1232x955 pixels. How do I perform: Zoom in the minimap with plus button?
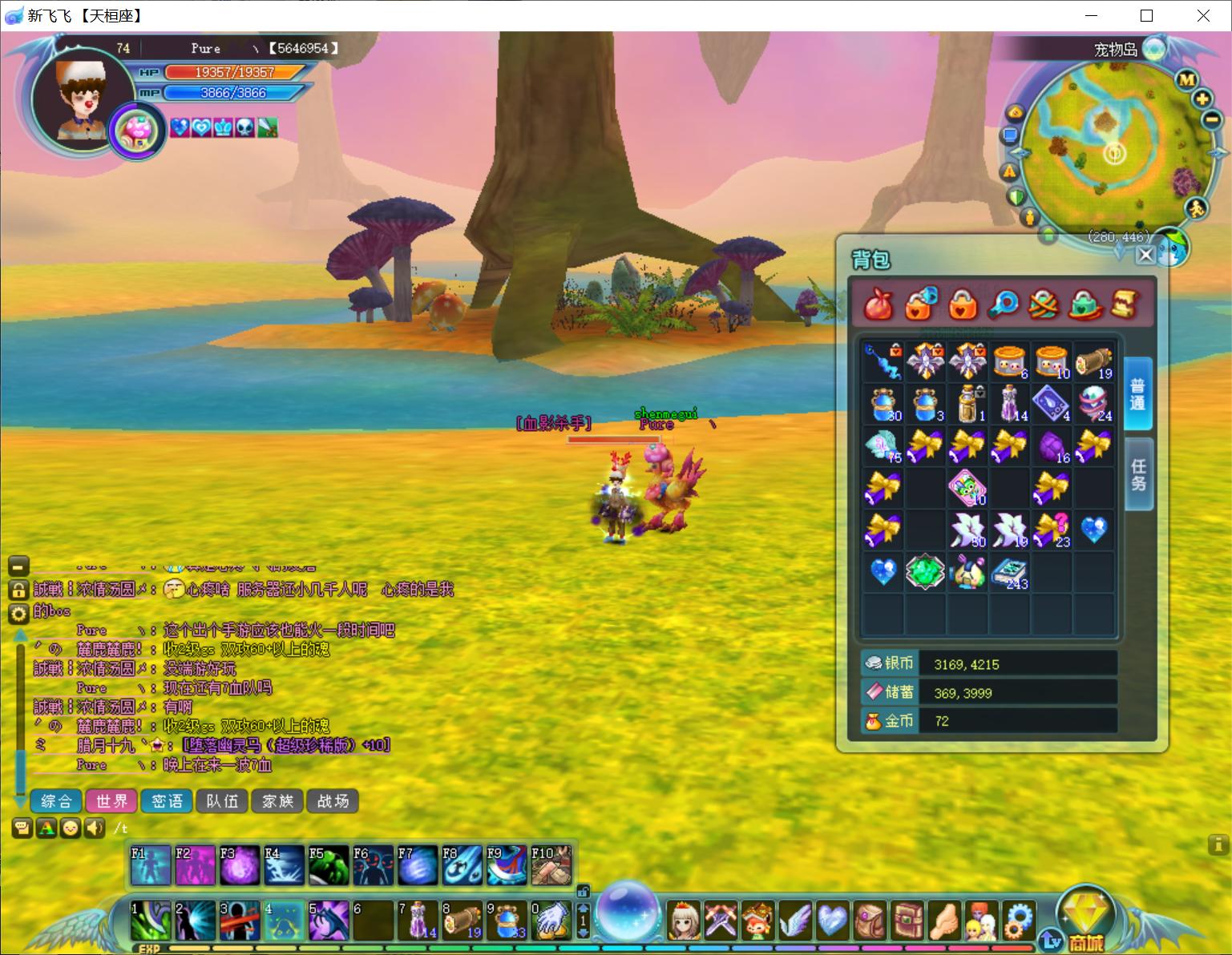tap(1202, 99)
